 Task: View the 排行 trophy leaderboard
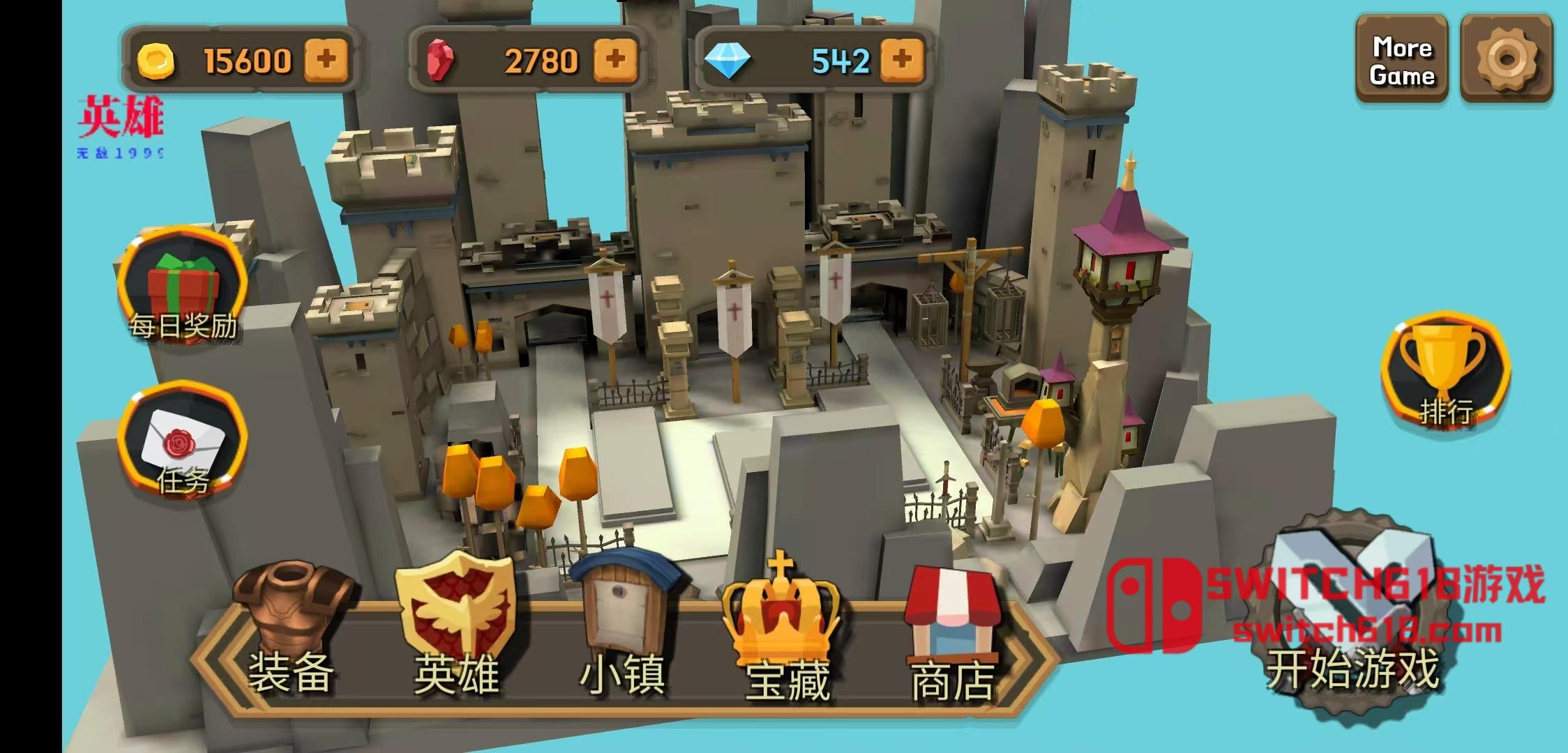coord(1445,373)
